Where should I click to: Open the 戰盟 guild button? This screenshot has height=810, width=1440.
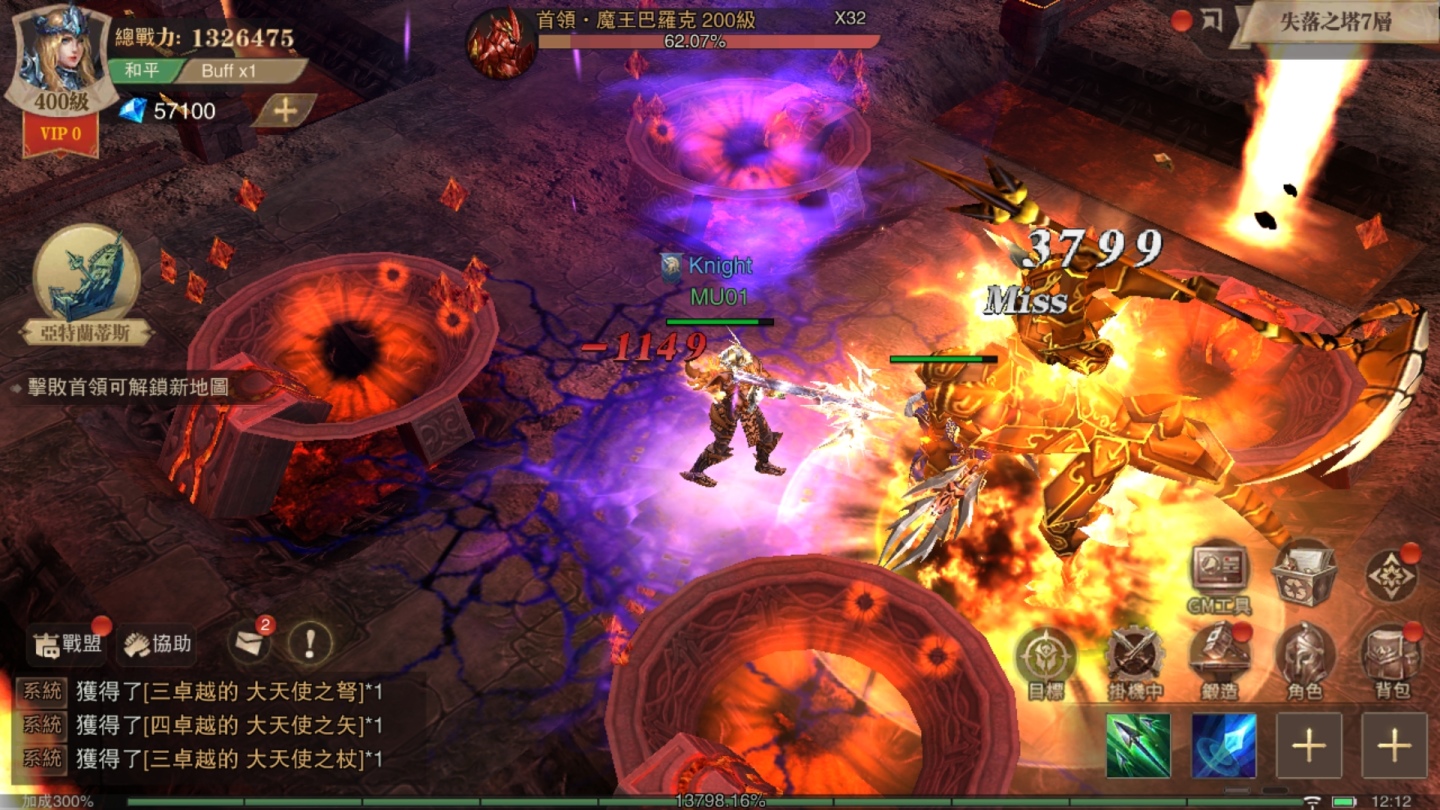click(x=69, y=644)
